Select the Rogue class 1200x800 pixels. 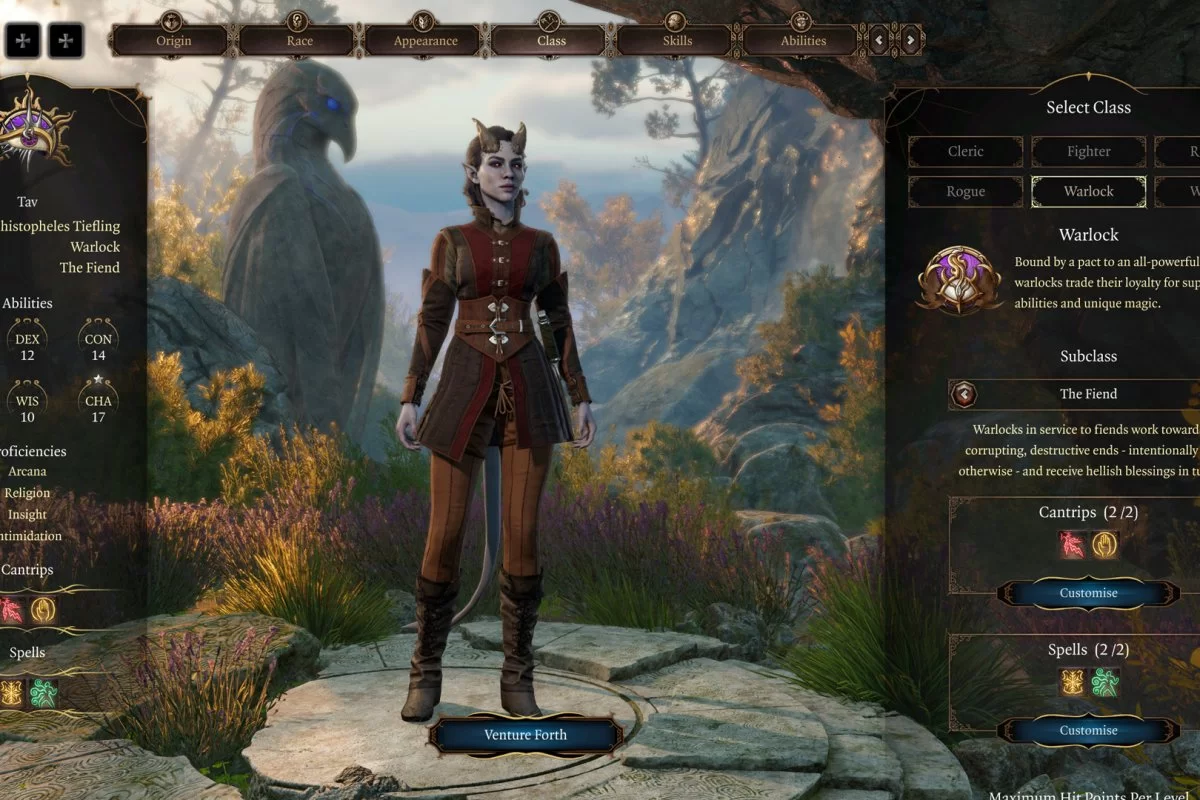coord(965,191)
